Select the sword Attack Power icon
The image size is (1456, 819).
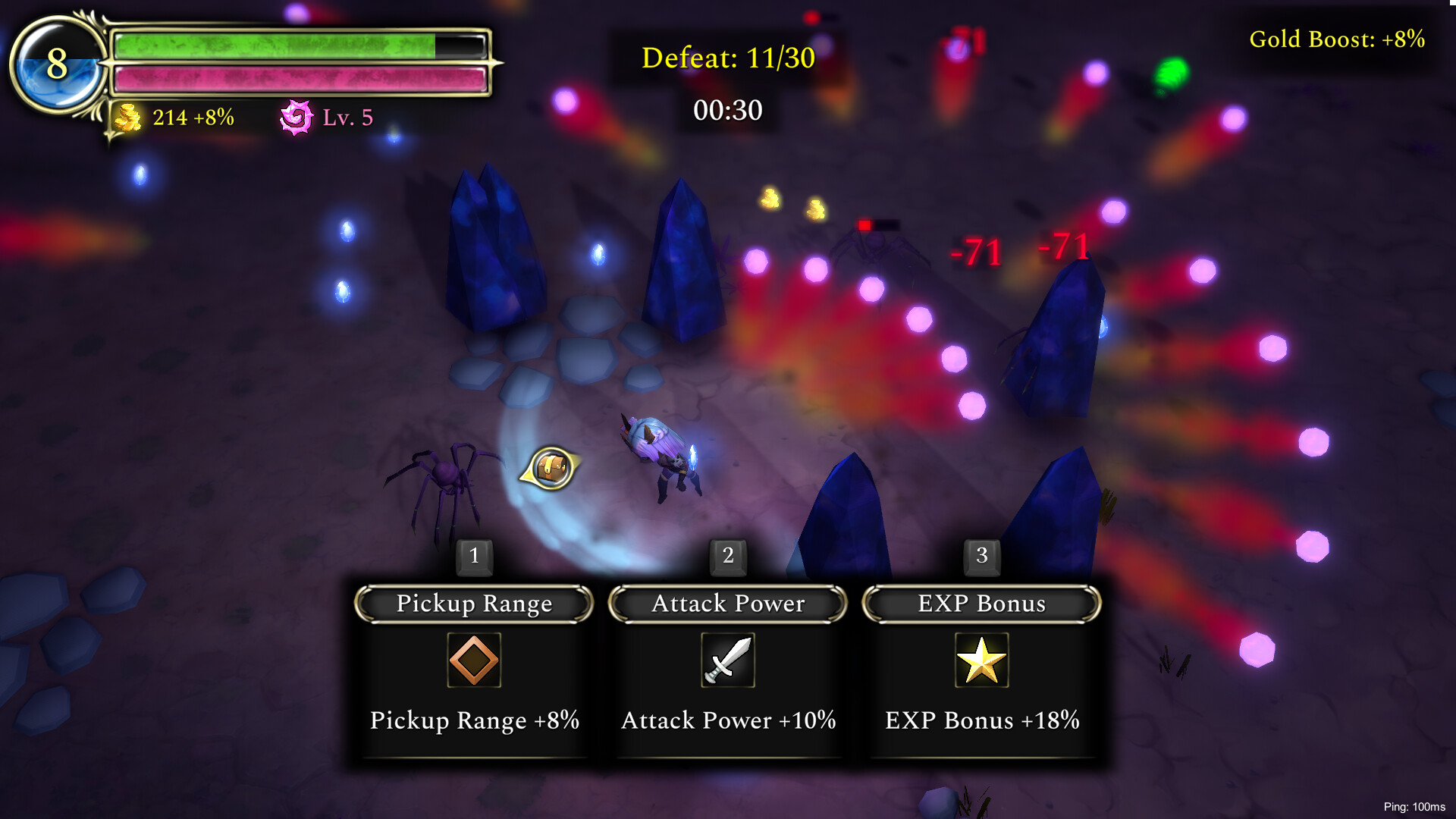727,661
